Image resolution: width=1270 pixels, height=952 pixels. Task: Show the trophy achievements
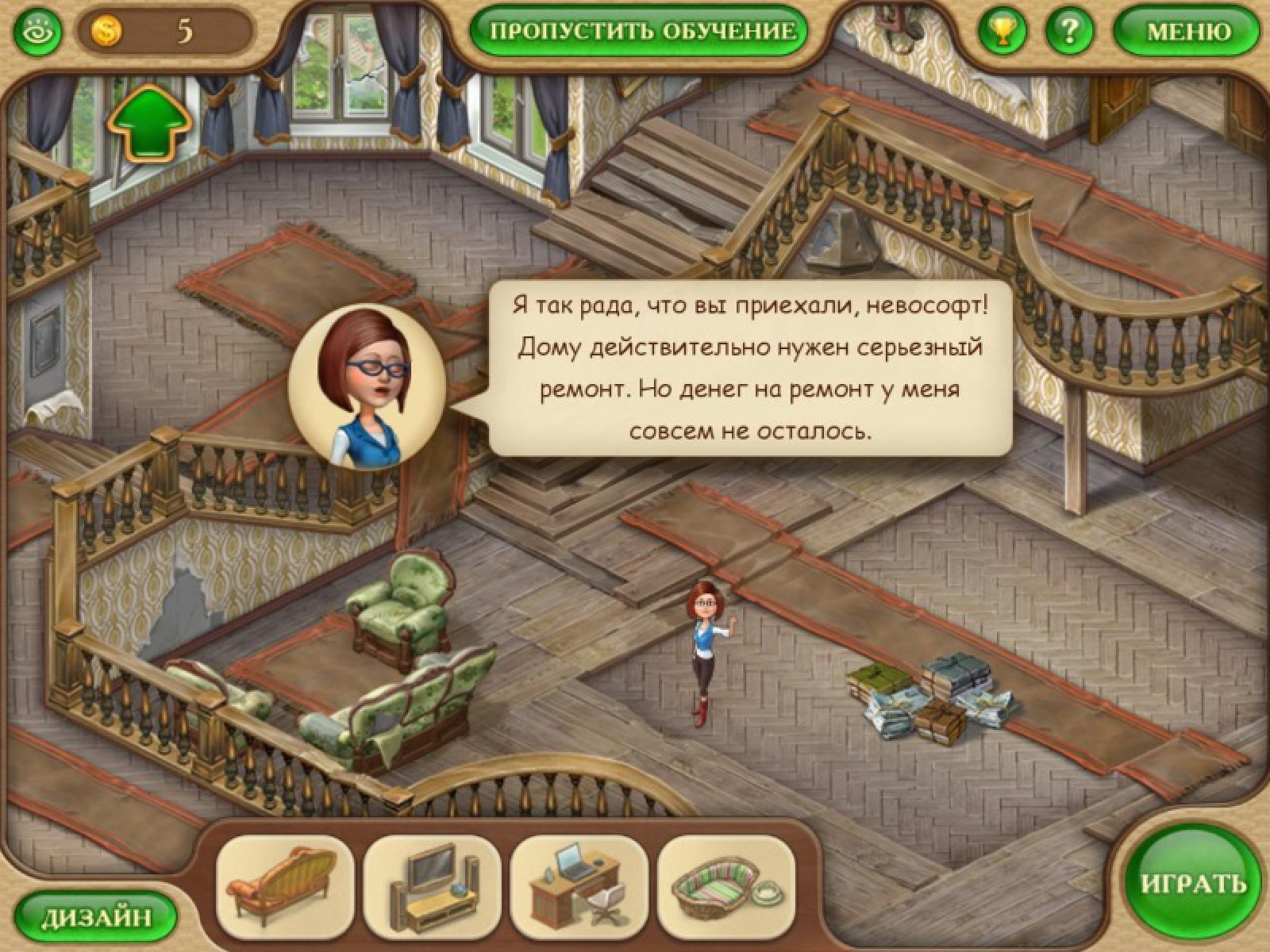[x=1004, y=31]
